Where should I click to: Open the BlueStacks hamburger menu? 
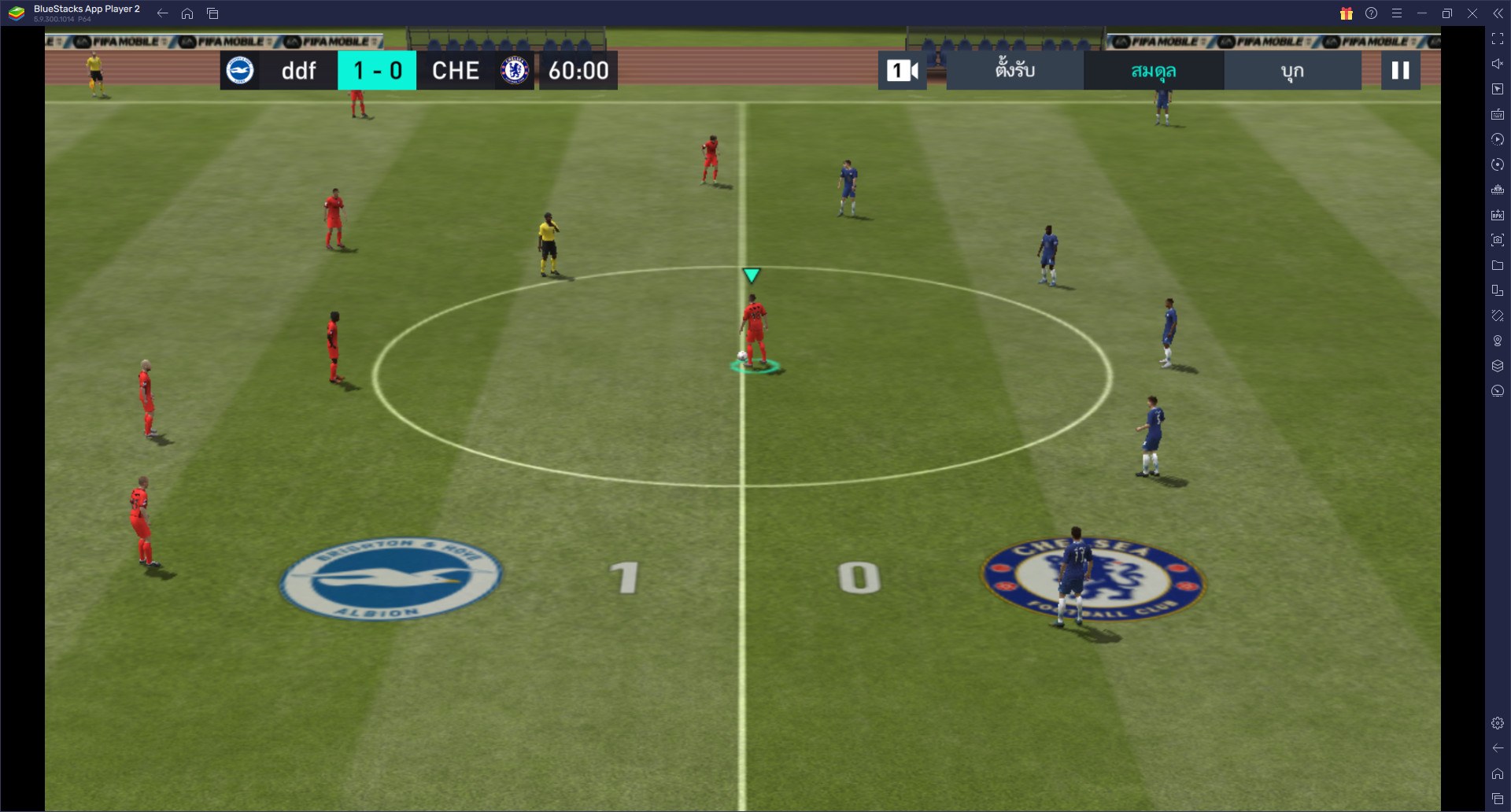pyautogui.click(x=1397, y=13)
